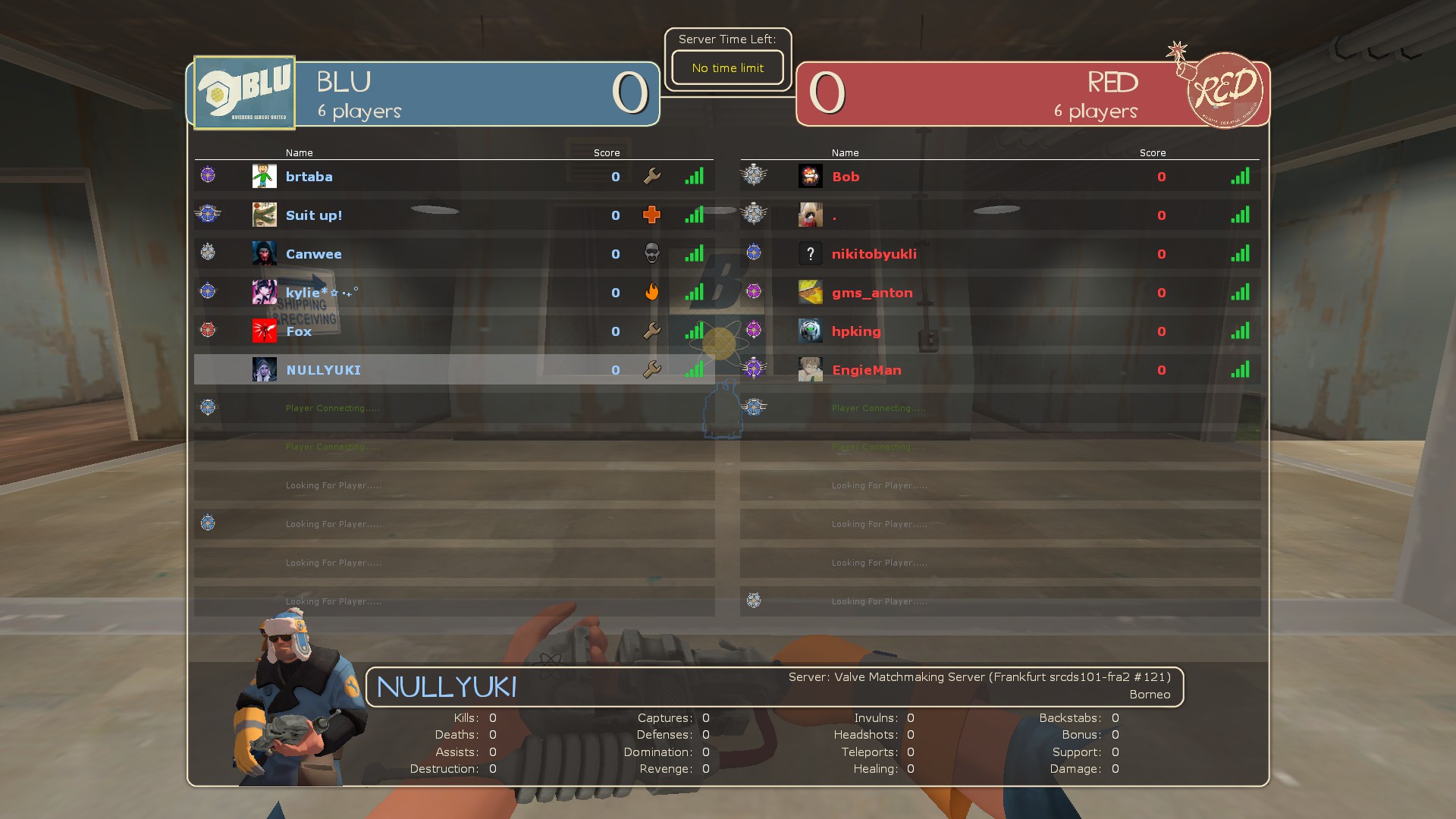Select the Engineer wrench icon beside brtaba
The image size is (1456, 819).
pyautogui.click(x=651, y=177)
